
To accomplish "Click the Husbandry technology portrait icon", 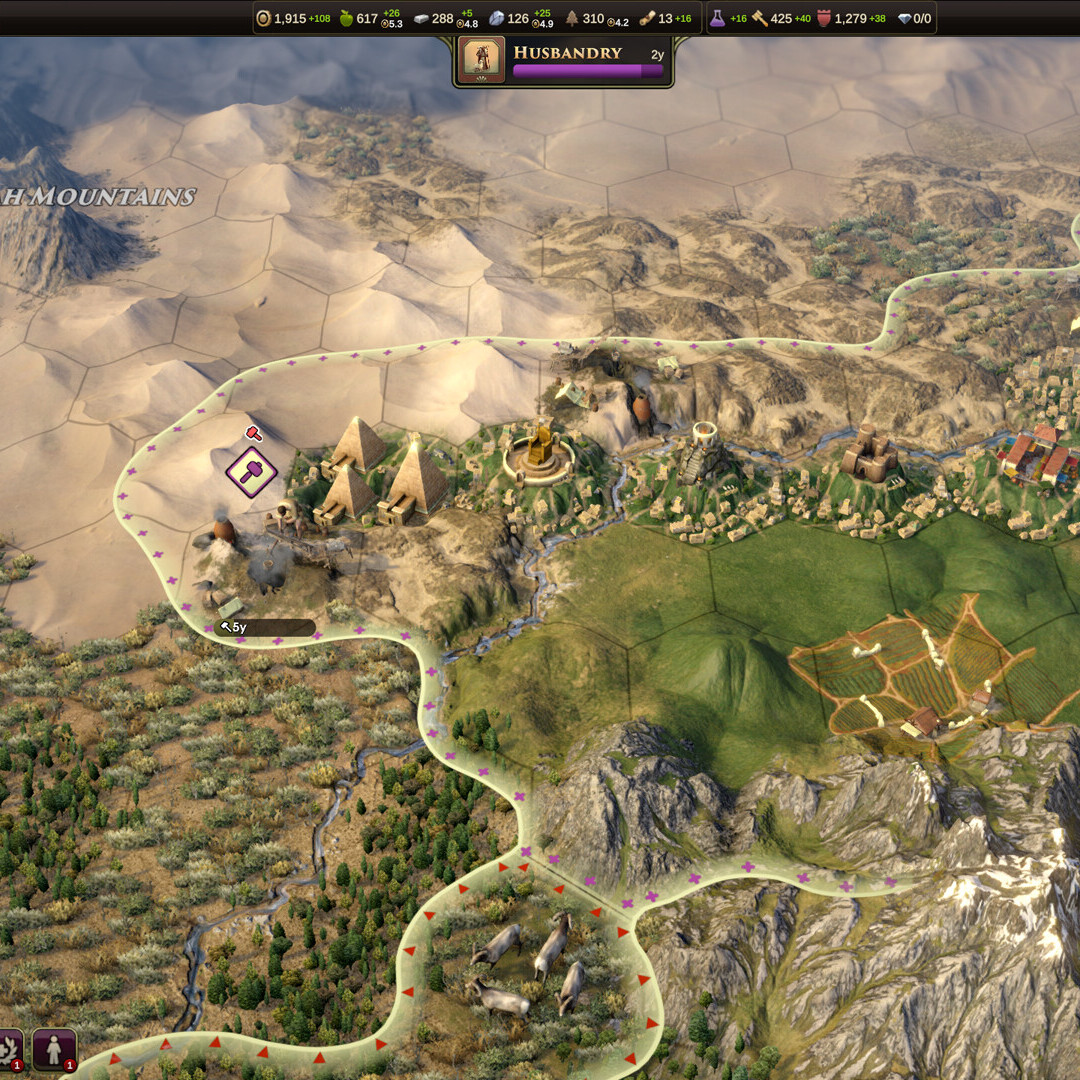I will pos(481,60).
